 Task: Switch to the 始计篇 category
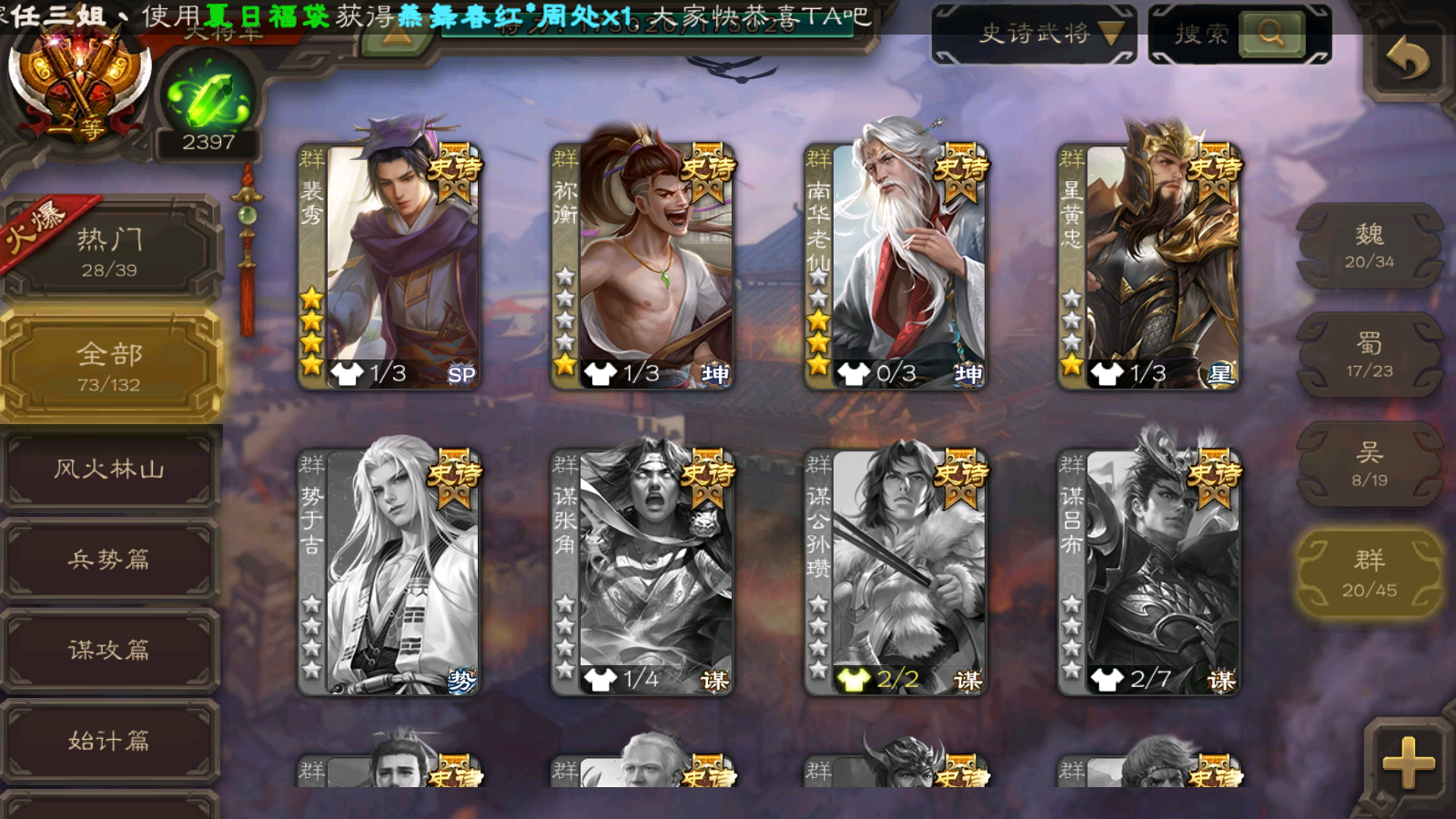[109, 740]
